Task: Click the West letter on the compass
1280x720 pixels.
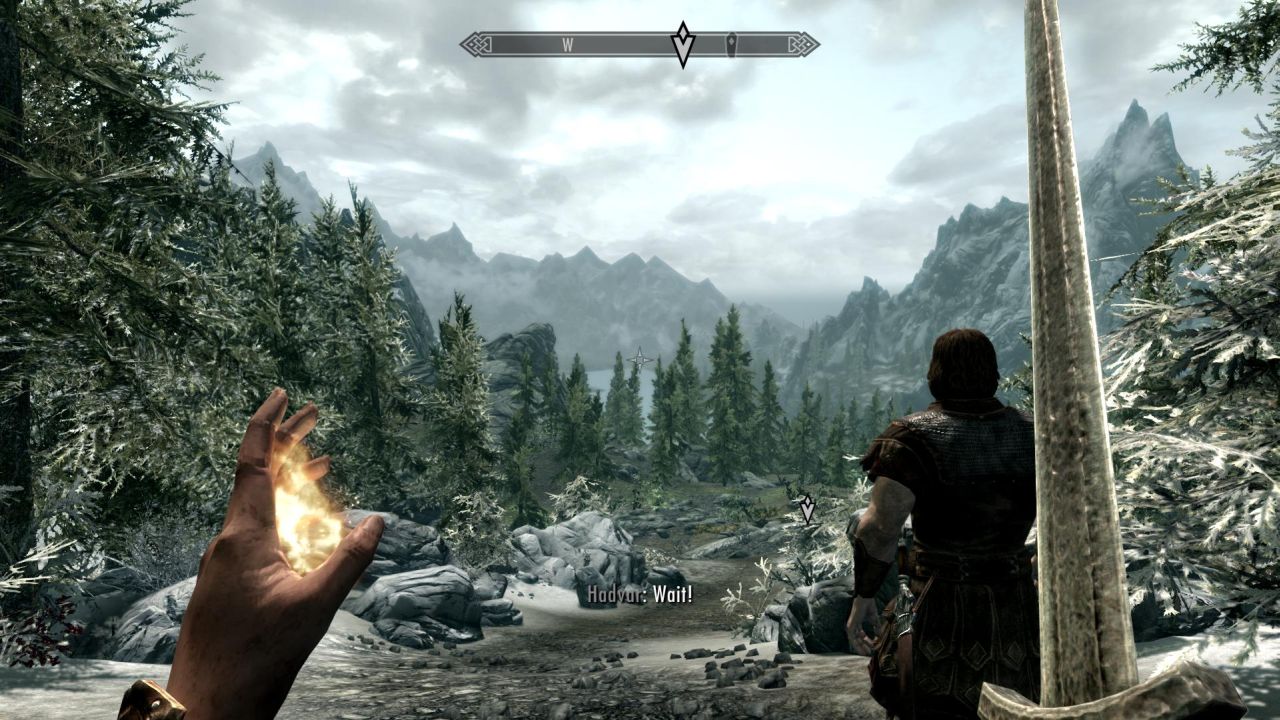Action: click(x=567, y=44)
